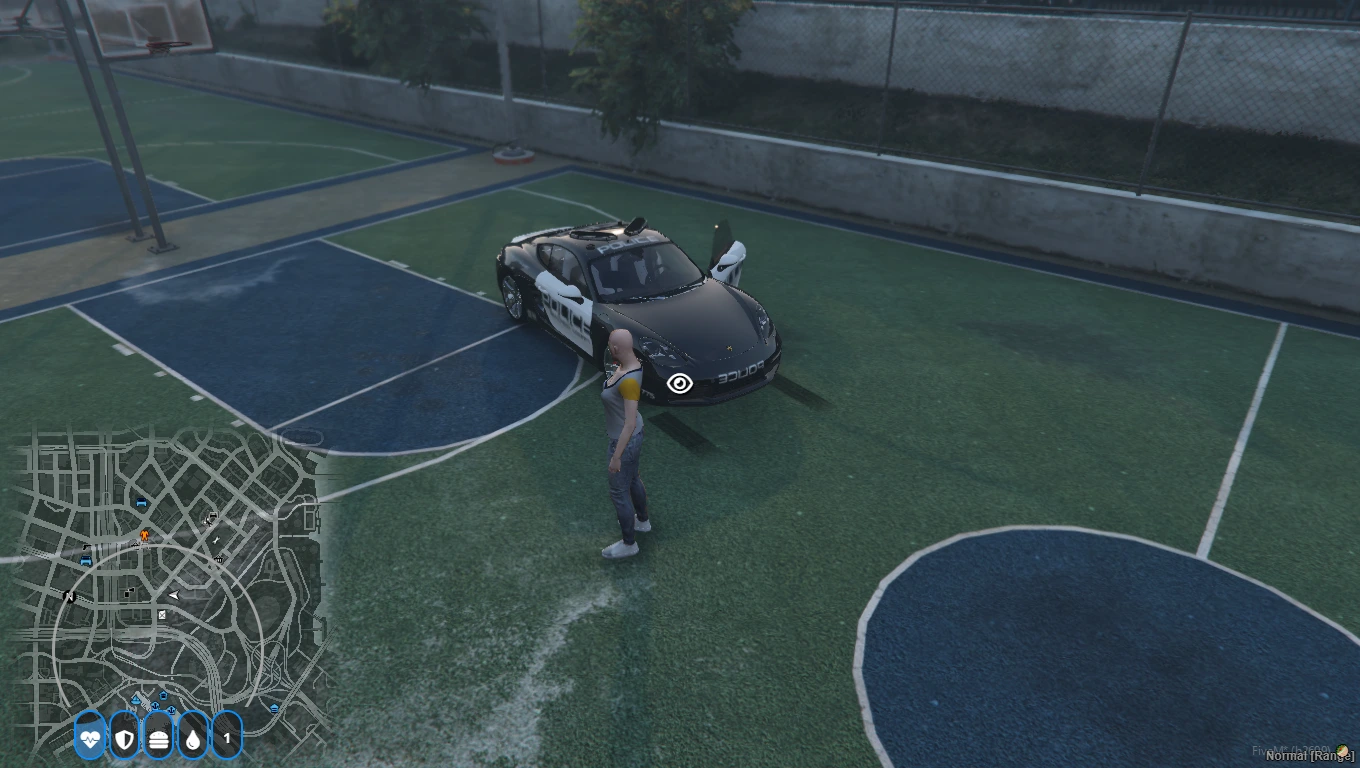Select the orange shirt marker on the minimap
The image size is (1360, 768).
point(144,536)
